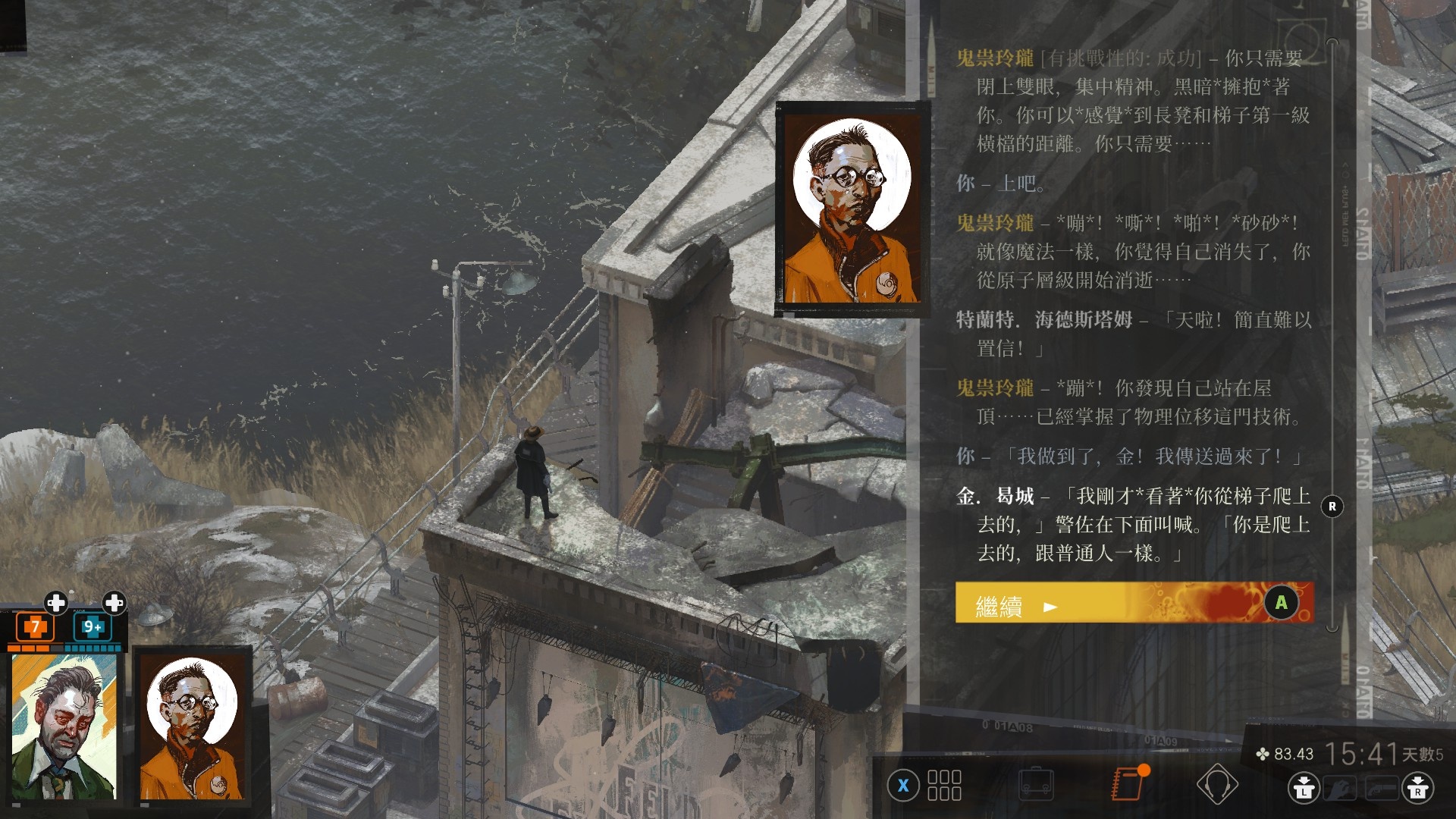Use the teal morale heal item

coord(93,627)
